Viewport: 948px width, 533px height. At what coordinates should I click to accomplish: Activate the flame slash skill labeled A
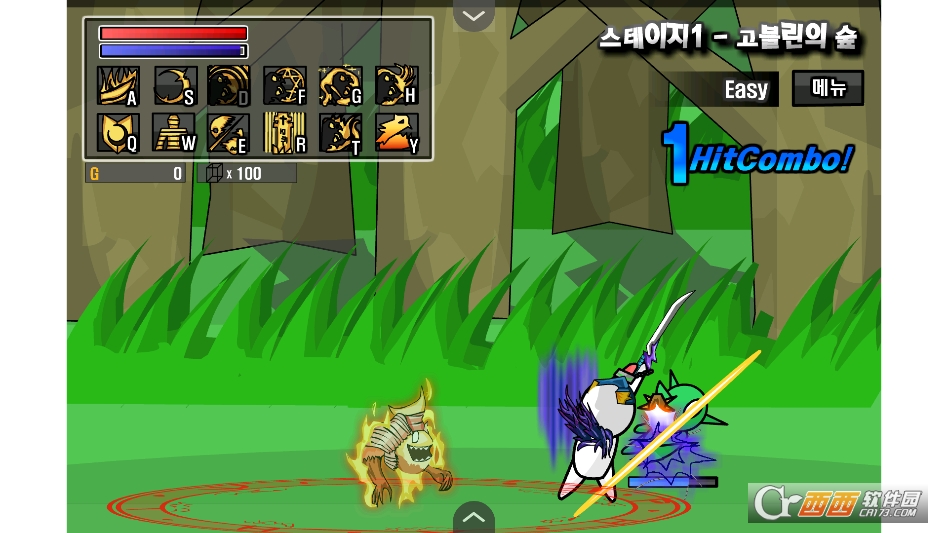tap(117, 86)
